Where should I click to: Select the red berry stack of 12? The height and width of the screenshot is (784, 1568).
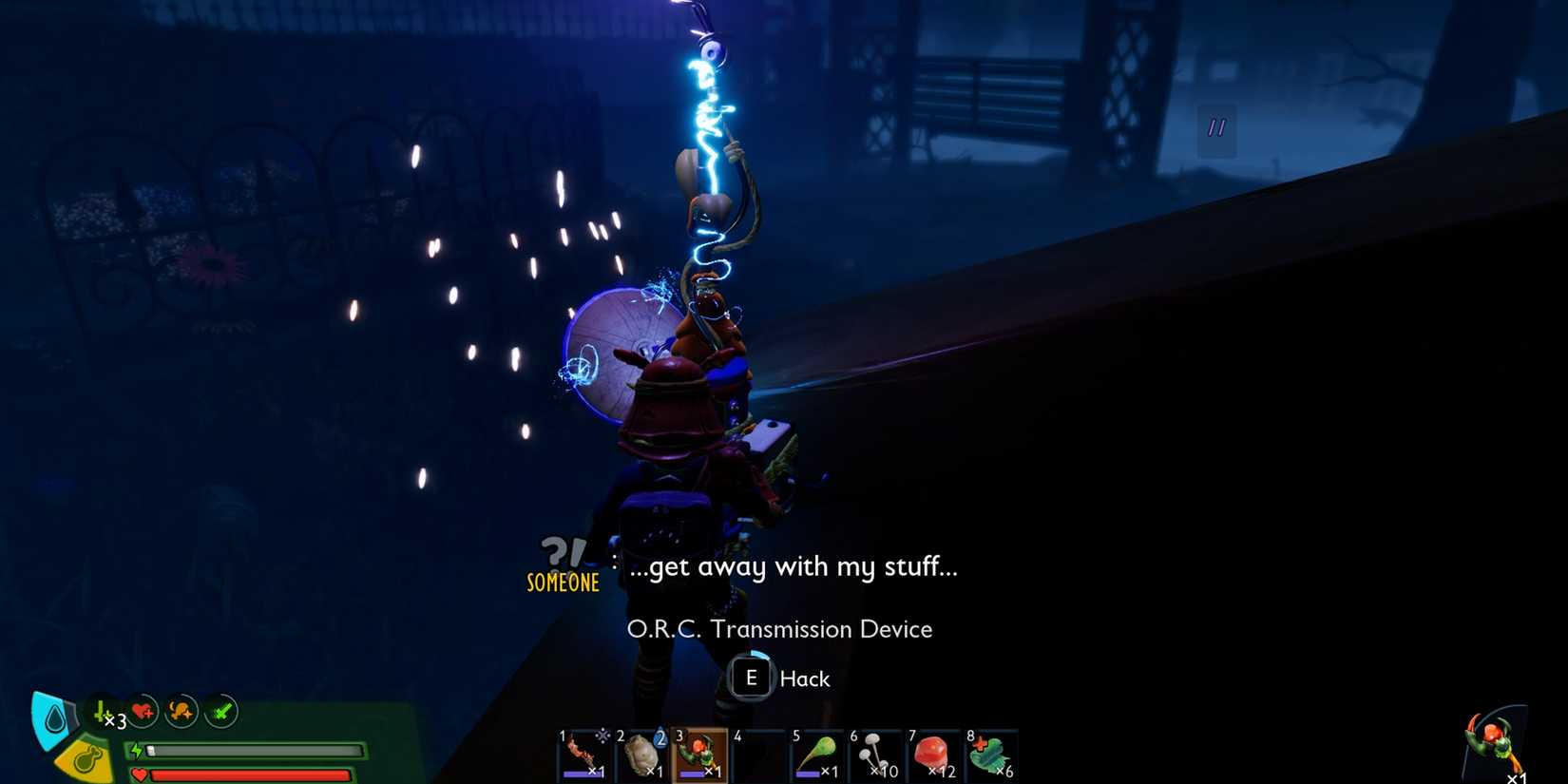pyautogui.click(x=934, y=753)
